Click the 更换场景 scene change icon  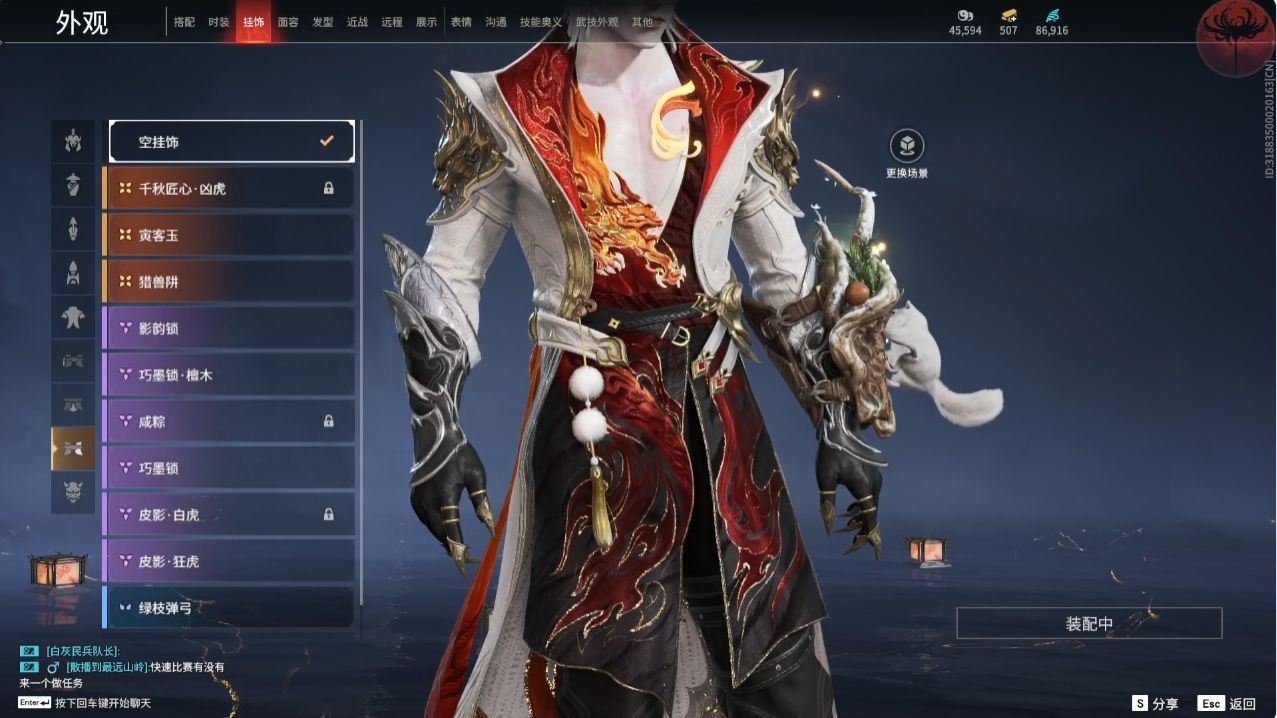point(907,146)
